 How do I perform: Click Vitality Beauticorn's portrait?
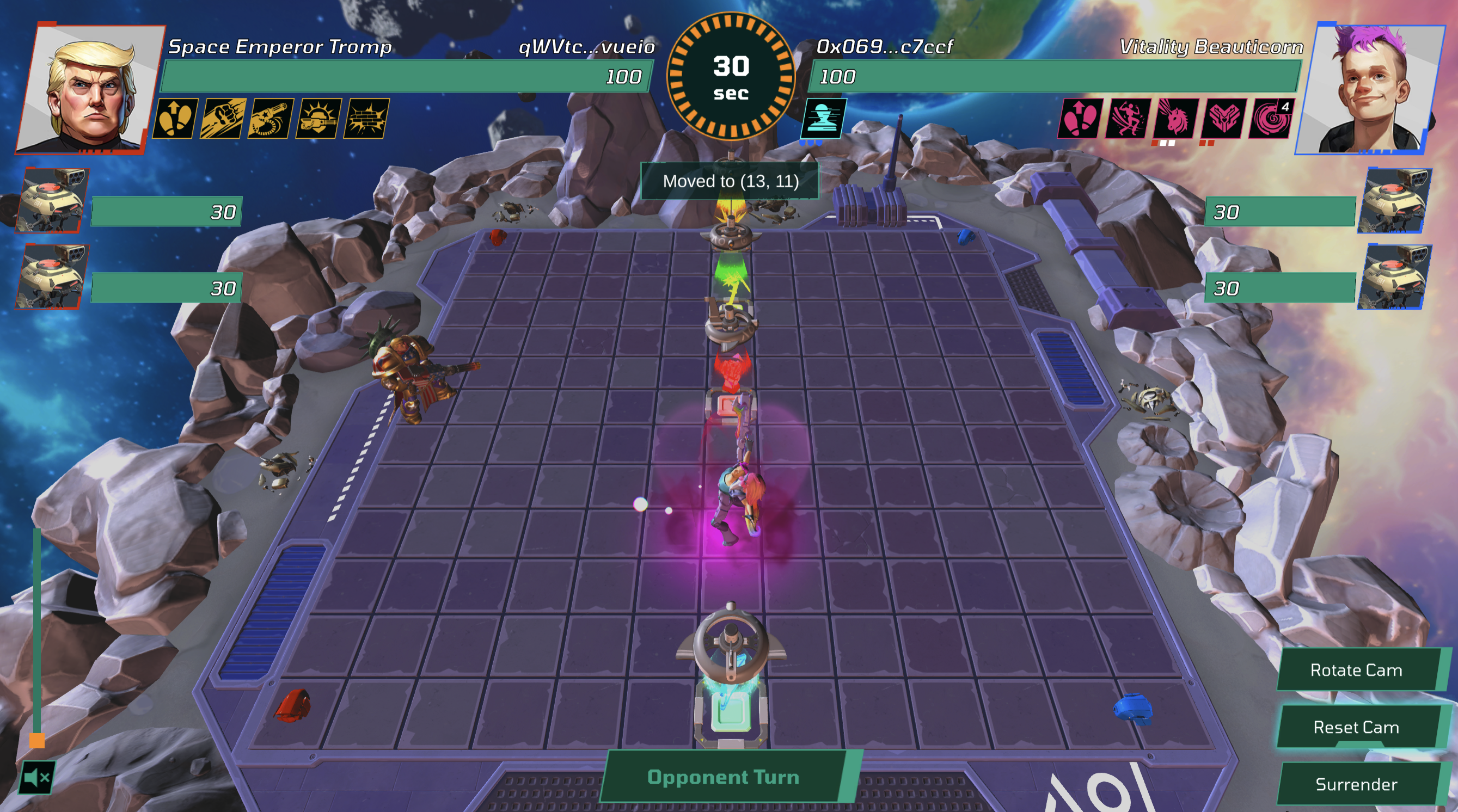[1370, 89]
